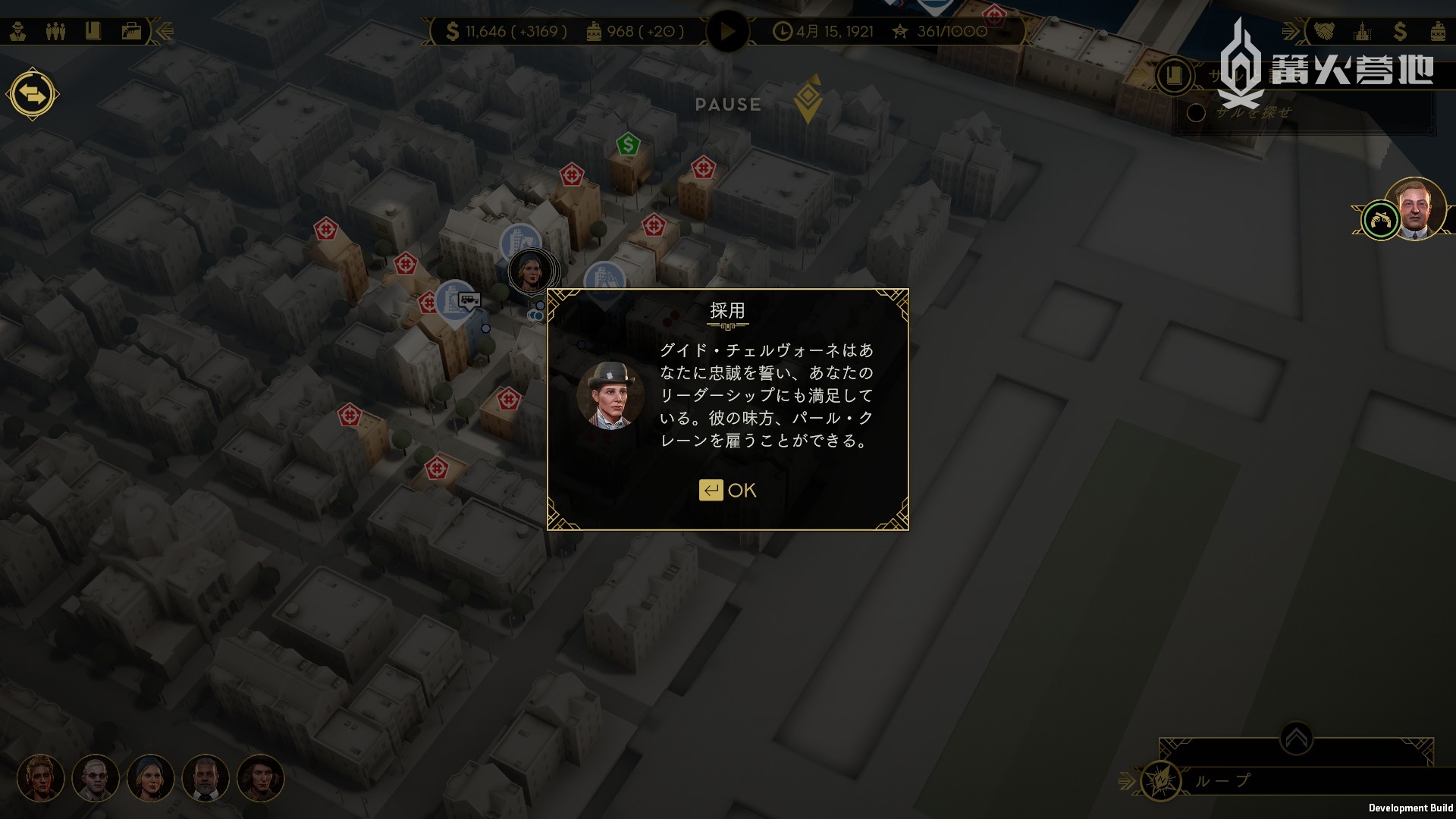Open the boss fedora icon menu
This screenshot has width=1456, height=819.
18,31
